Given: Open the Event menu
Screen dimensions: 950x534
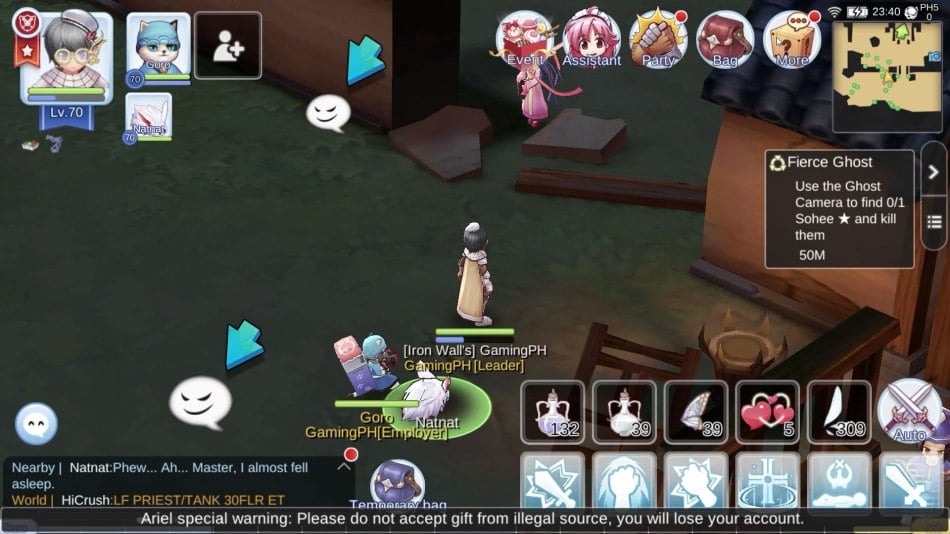Looking at the screenshot, I should click(x=526, y=40).
